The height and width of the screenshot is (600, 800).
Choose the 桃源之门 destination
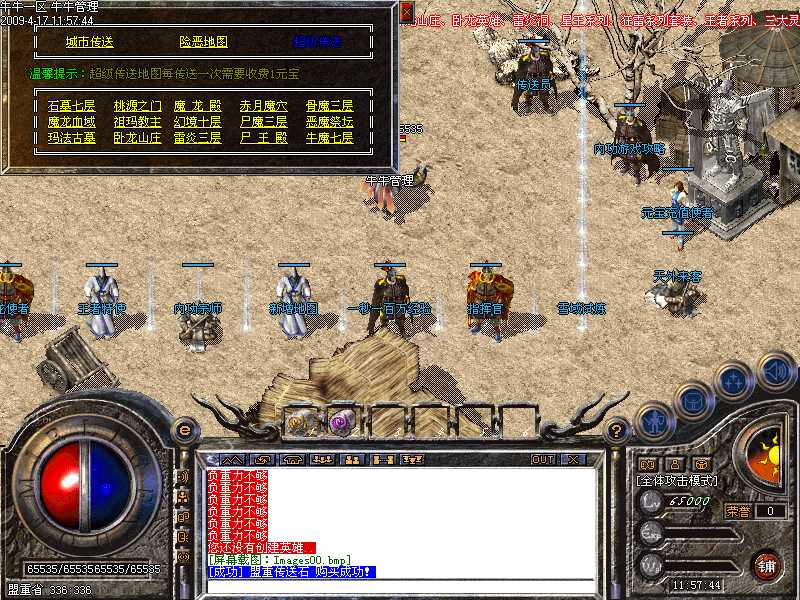pos(136,106)
